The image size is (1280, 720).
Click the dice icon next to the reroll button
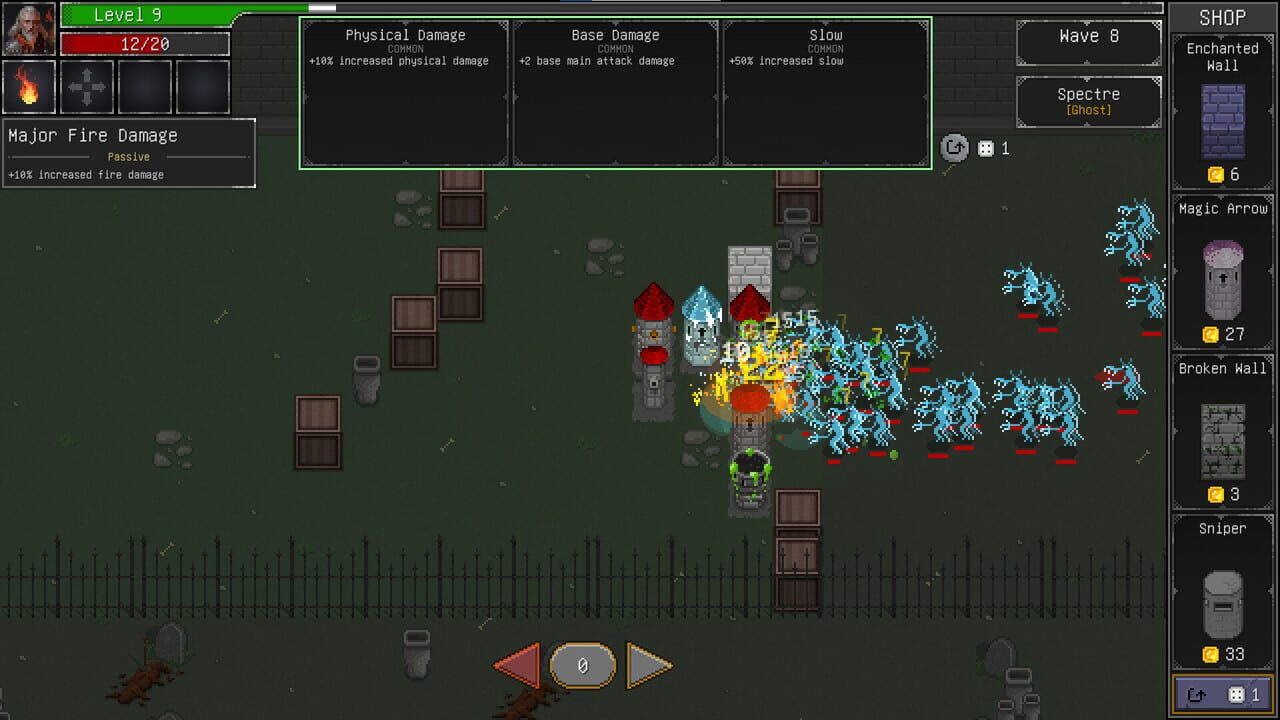tap(985, 148)
